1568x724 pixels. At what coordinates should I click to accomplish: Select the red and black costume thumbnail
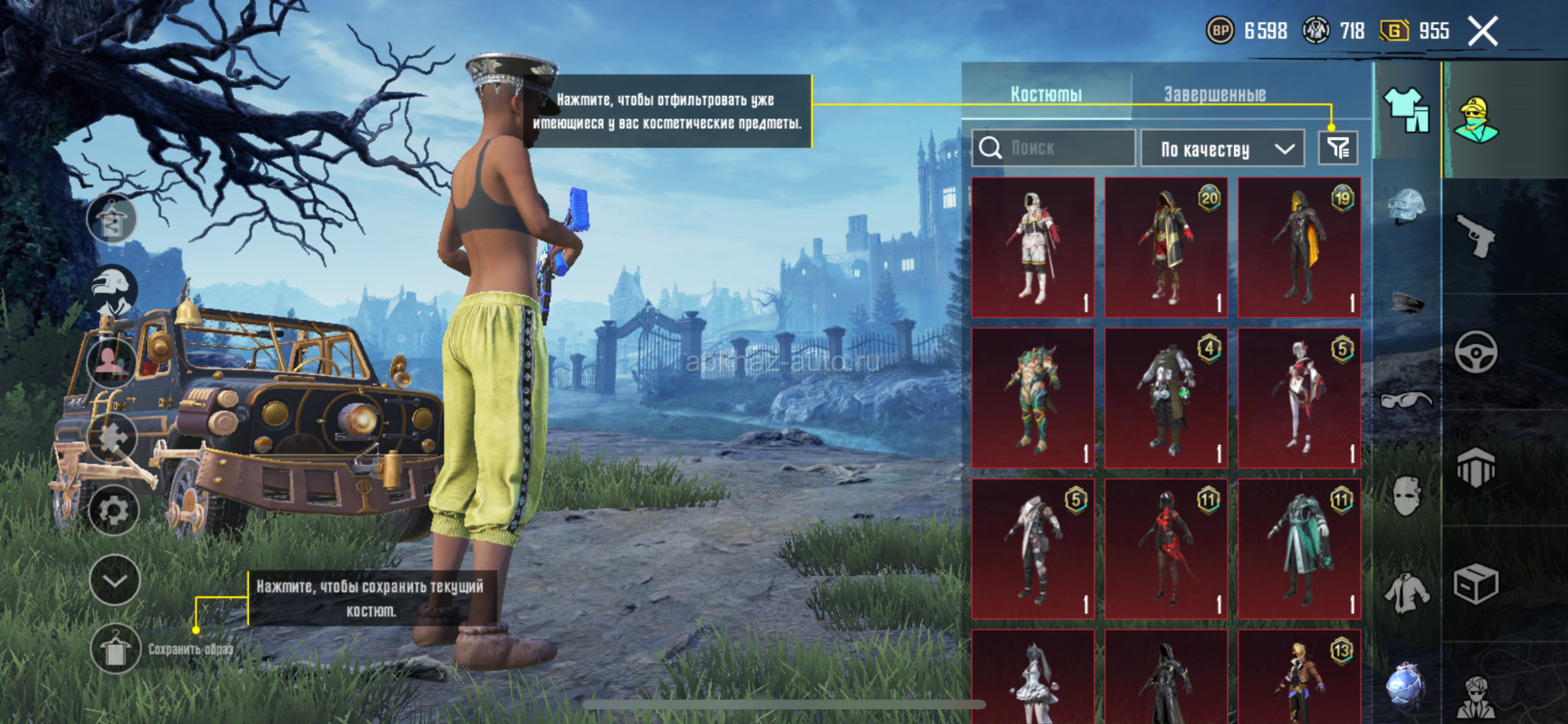click(1166, 548)
